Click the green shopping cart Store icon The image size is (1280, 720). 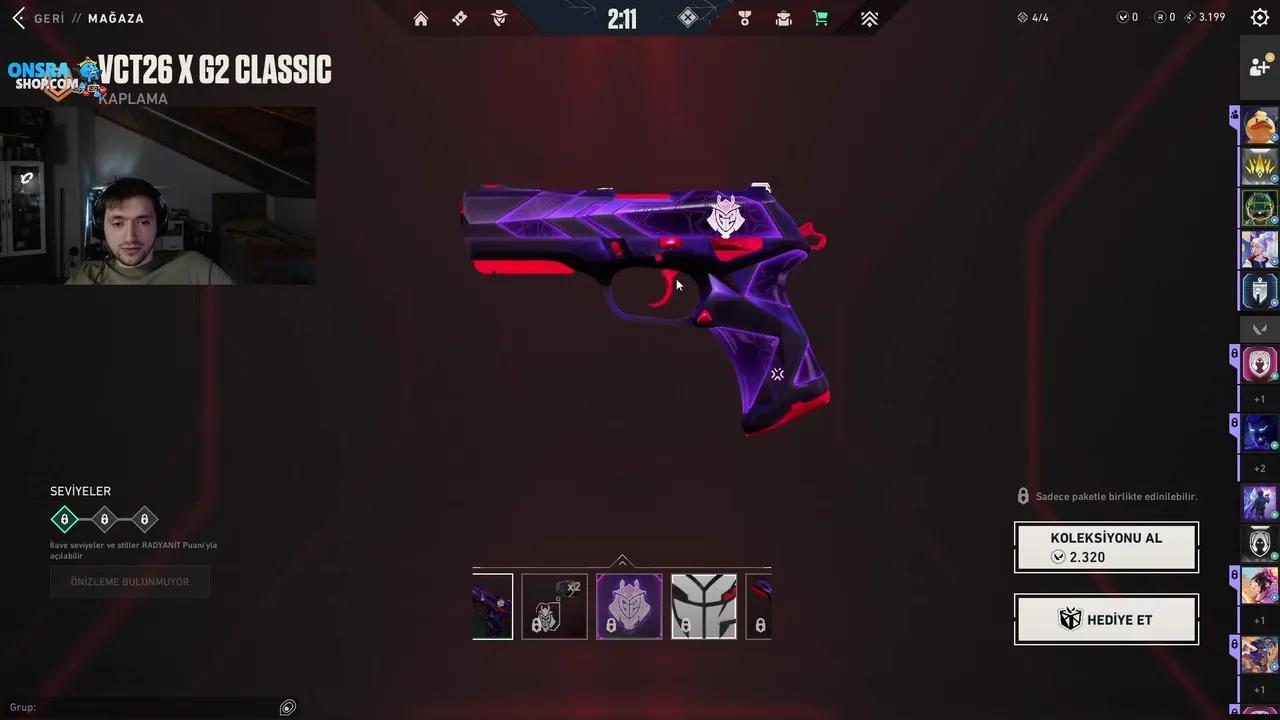pyautogui.click(x=821, y=18)
